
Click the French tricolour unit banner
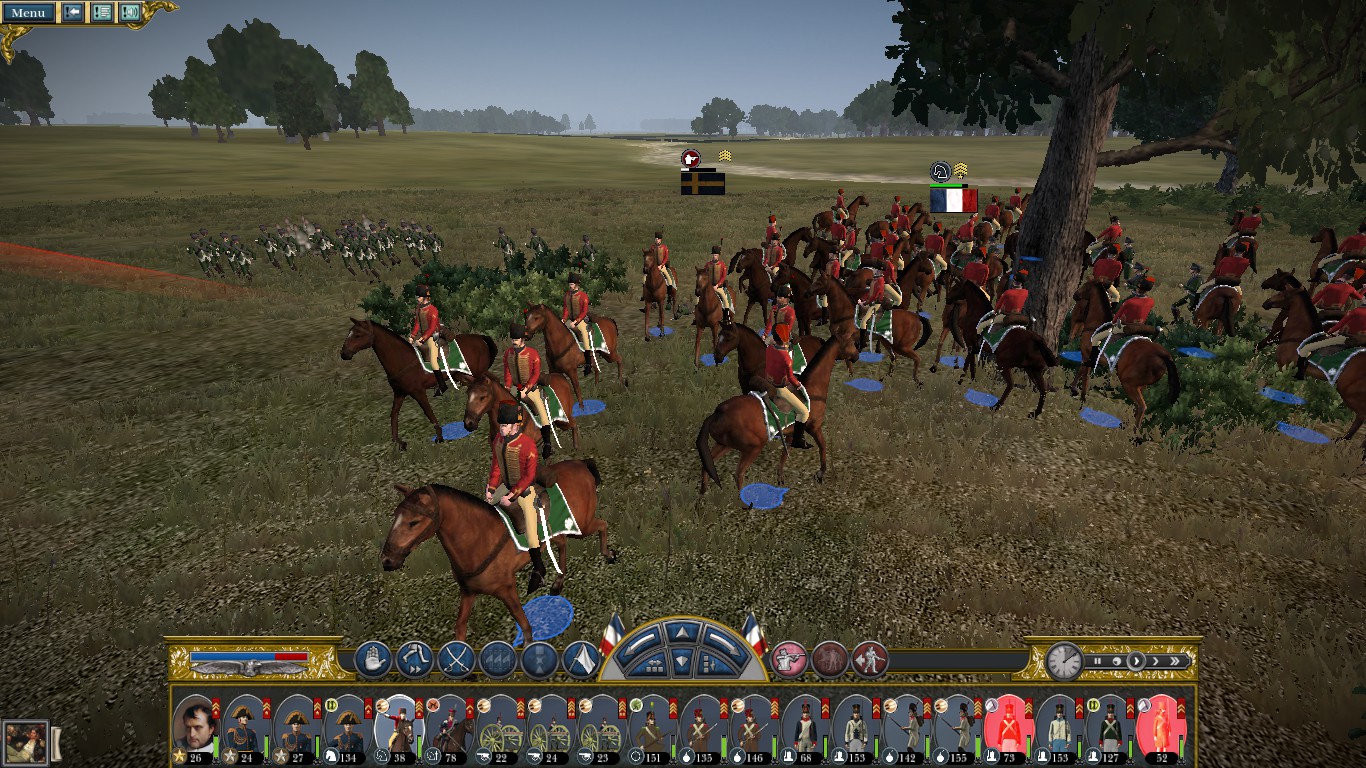(953, 200)
